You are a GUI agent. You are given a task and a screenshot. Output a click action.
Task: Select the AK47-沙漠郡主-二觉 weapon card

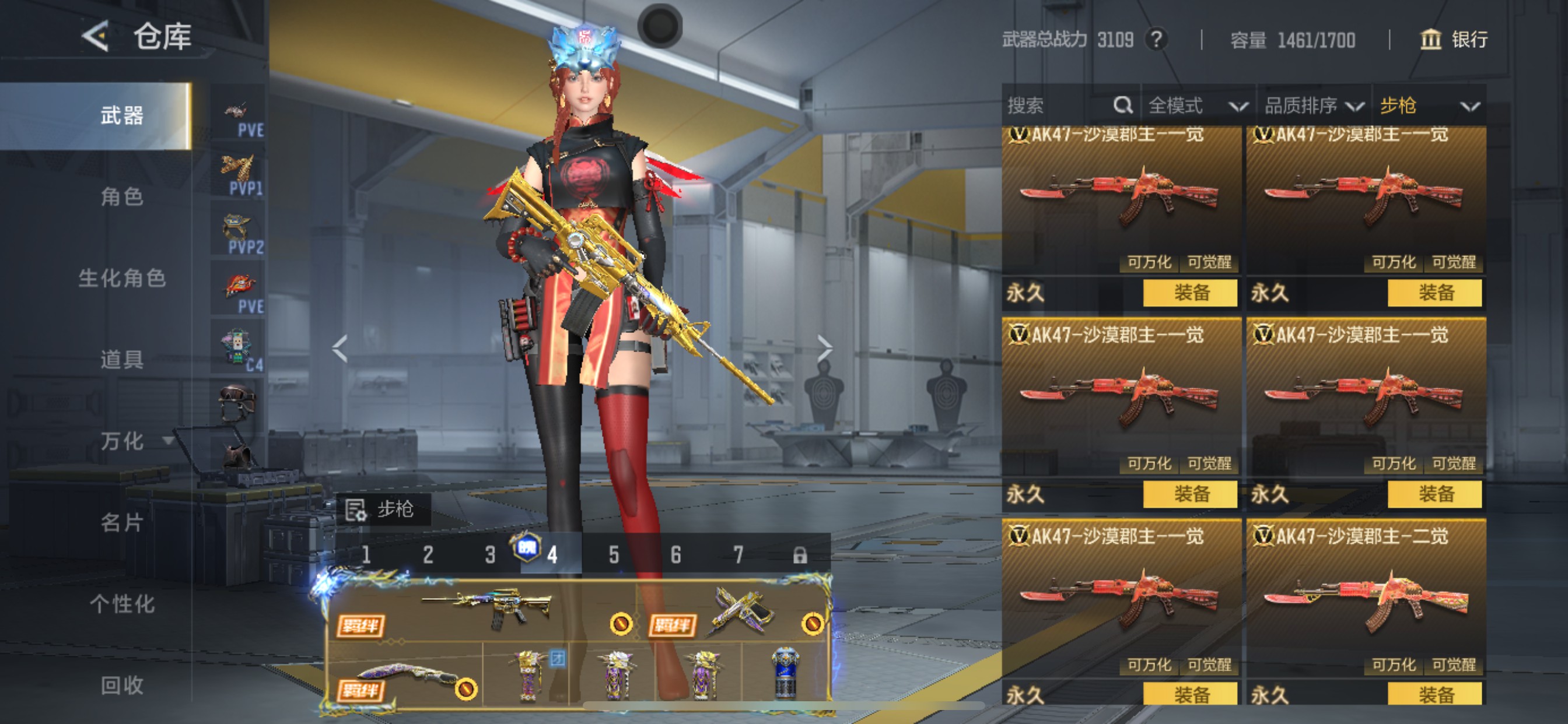coord(1366,599)
